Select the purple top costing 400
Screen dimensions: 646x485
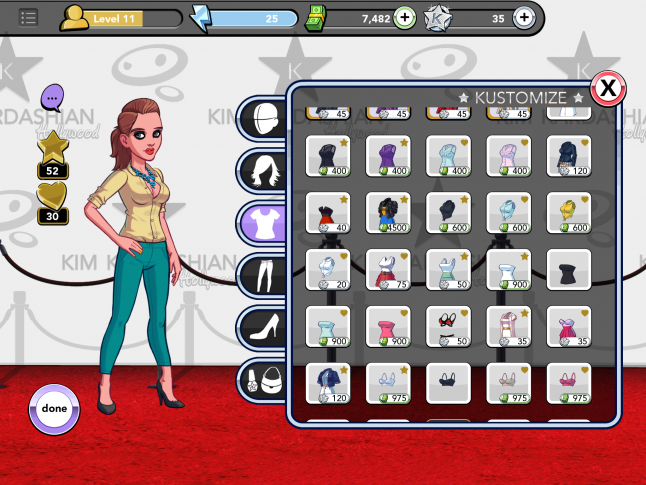[388, 158]
